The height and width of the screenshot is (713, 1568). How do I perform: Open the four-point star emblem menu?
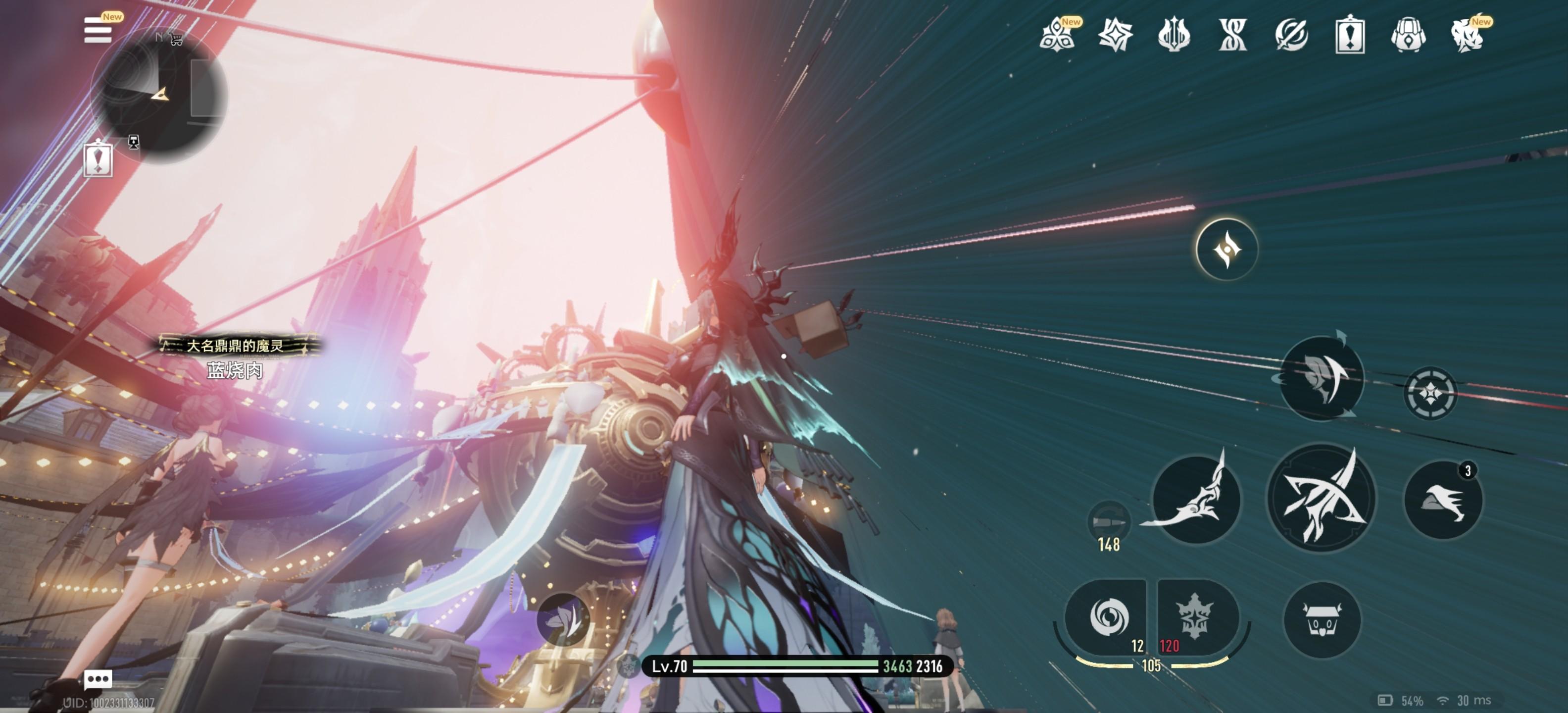pyautogui.click(x=1115, y=35)
